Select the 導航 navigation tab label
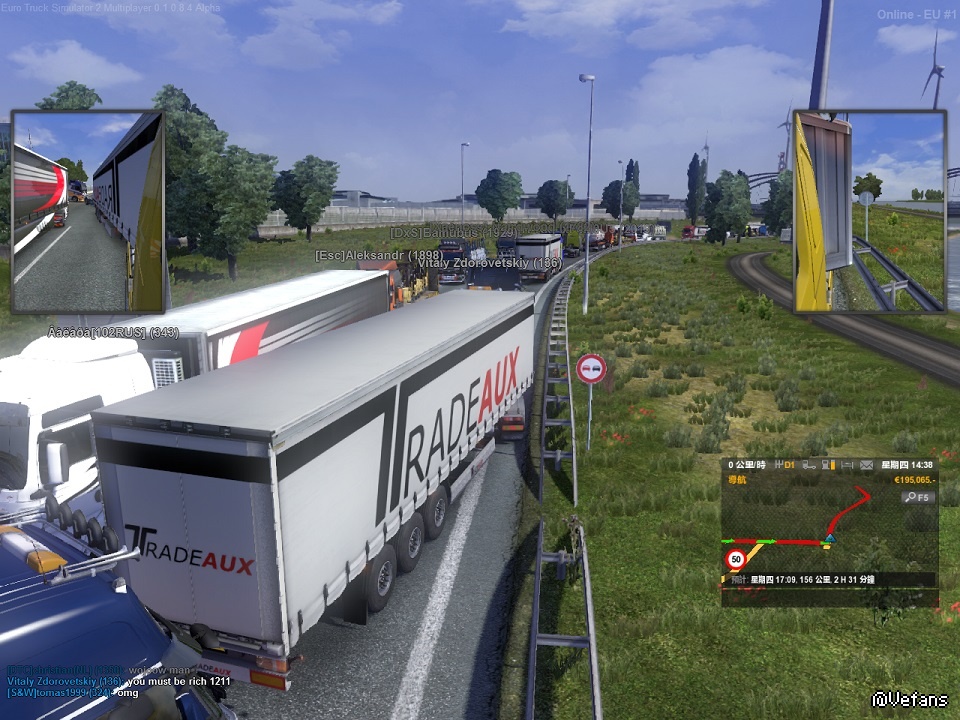Screen dimensions: 960x720 [739, 481]
